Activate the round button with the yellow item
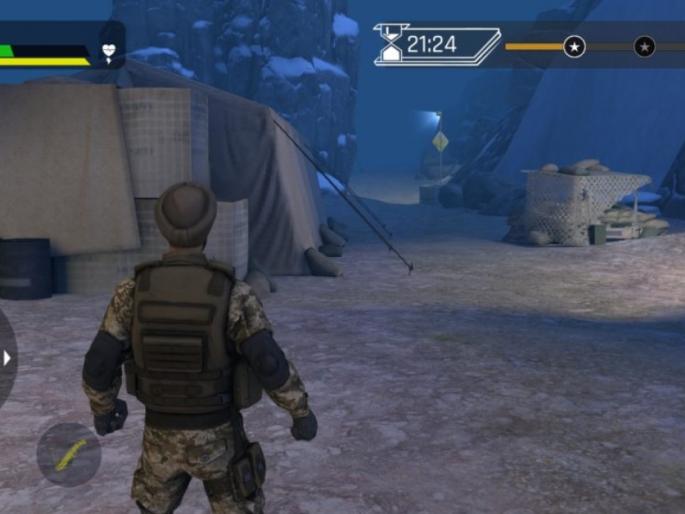Viewport: 685px width, 514px height. [x=68, y=454]
